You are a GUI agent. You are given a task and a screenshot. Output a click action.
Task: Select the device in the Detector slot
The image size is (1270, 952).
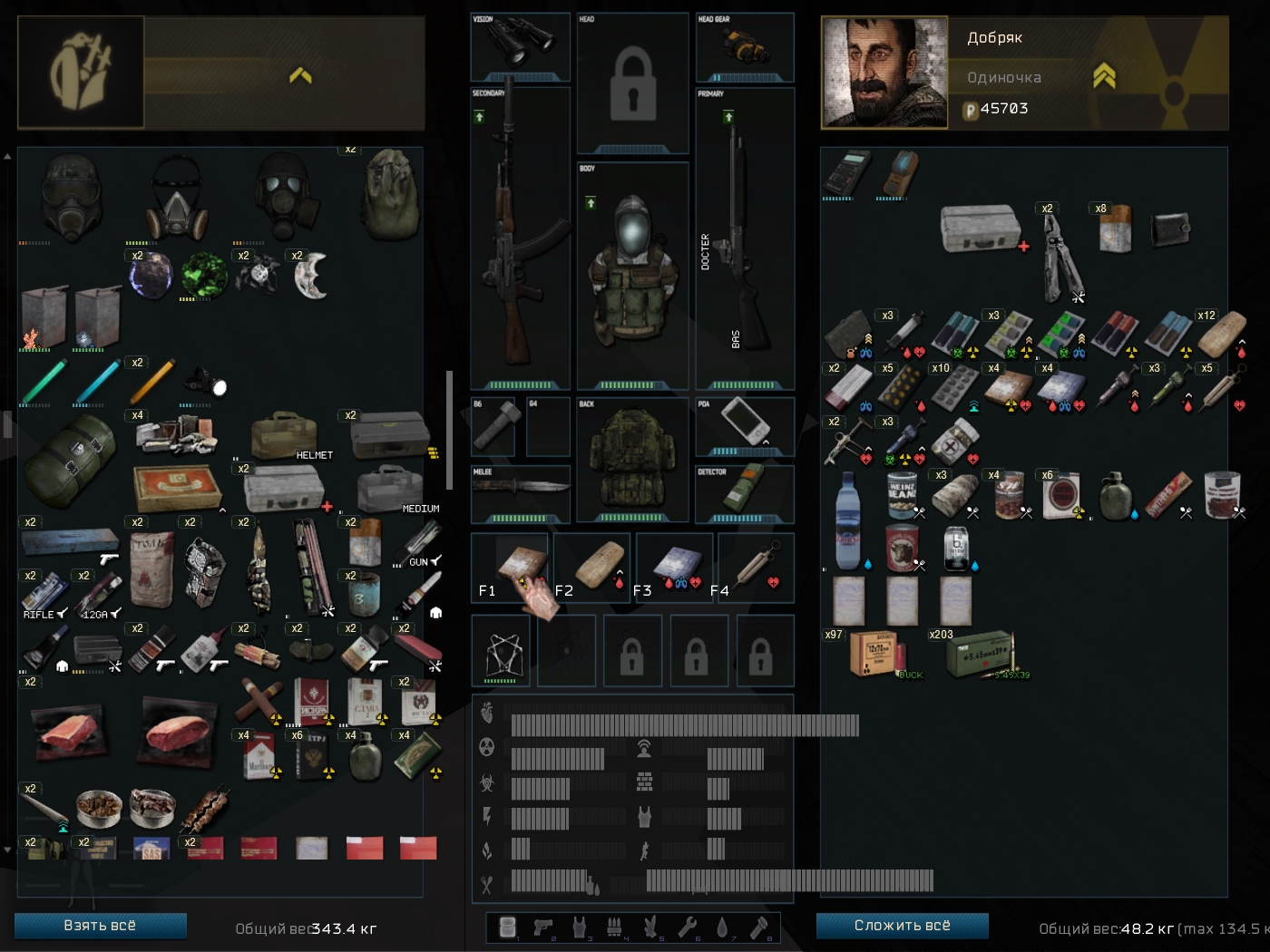pos(745,490)
